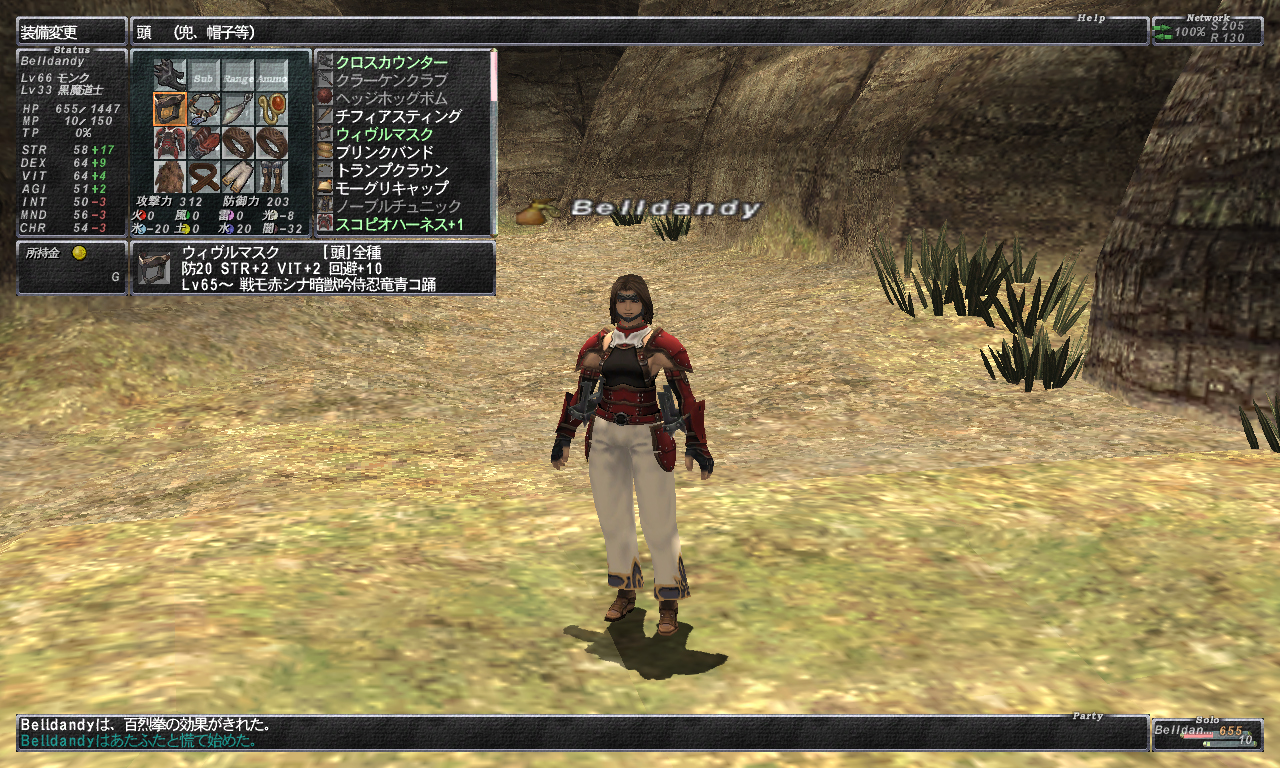Select スコピオハーネス+1 in the list
The image size is (1280, 768).
[x=399, y=224]
